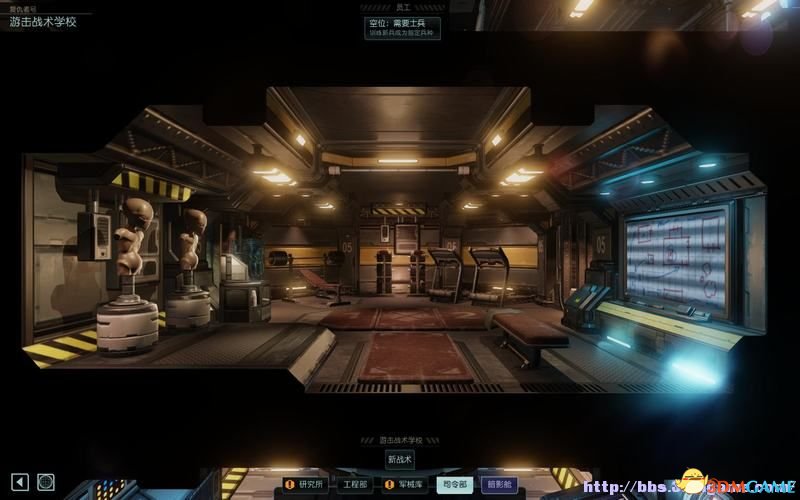Open 暗影舱 (Shadow Chamber)

[x=499, y=485]
